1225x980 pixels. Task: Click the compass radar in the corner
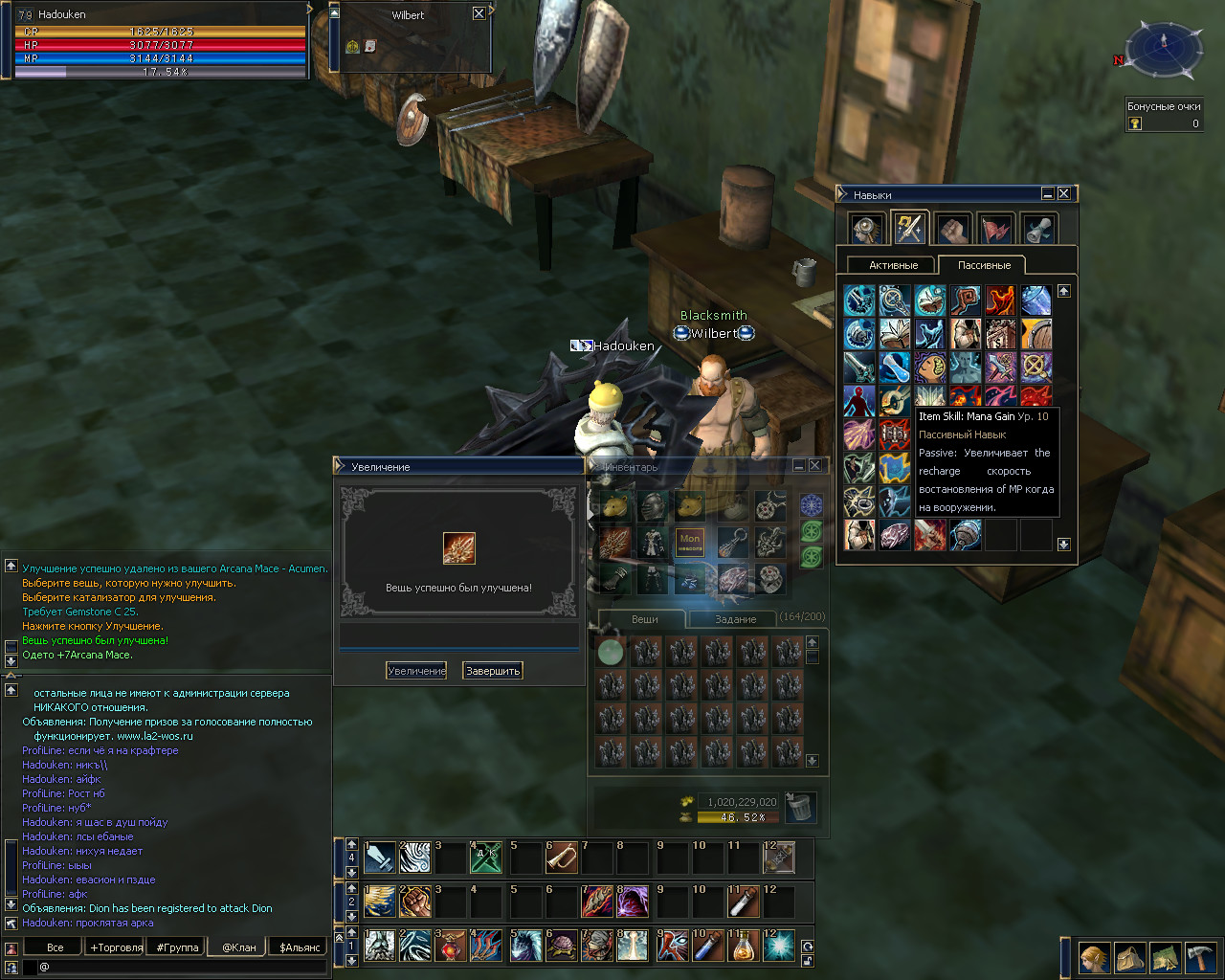[x=1164, y=50]
